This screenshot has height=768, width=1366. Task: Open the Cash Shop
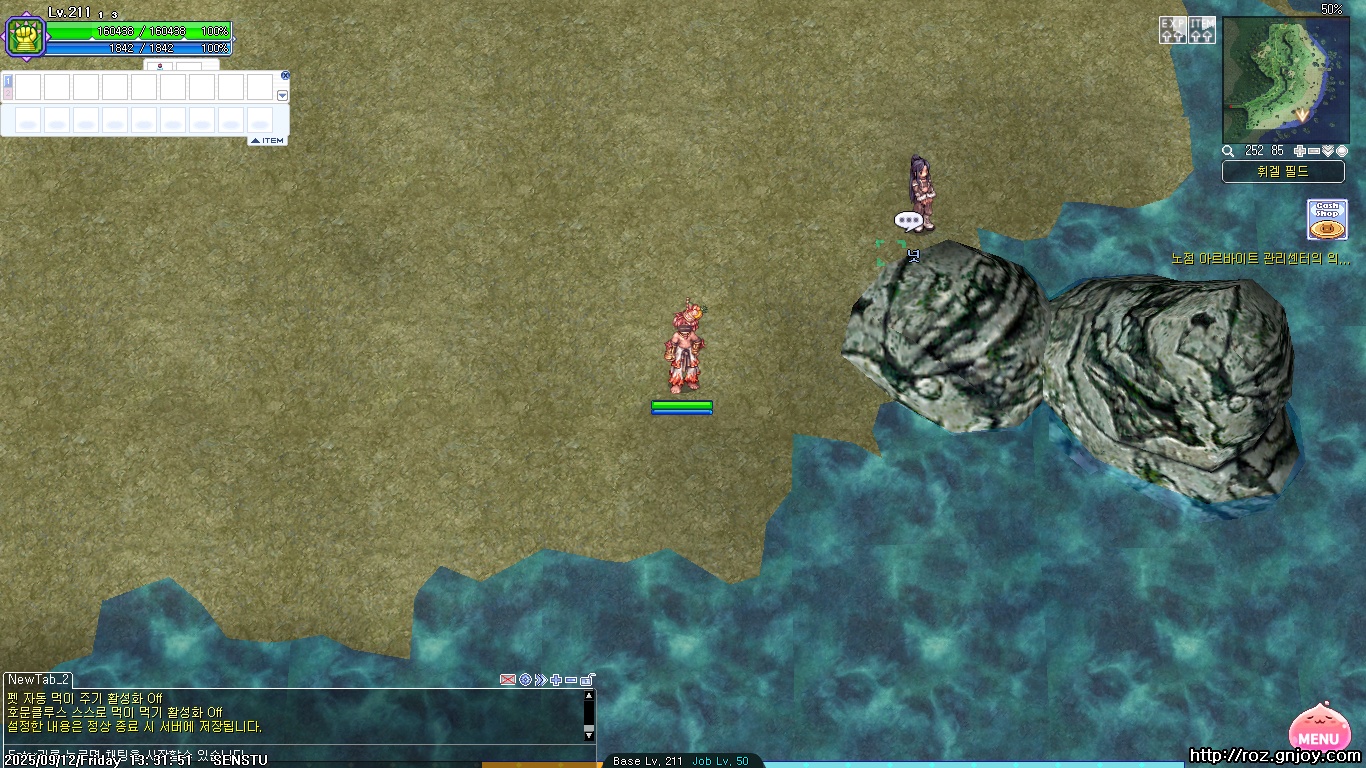1327,219
